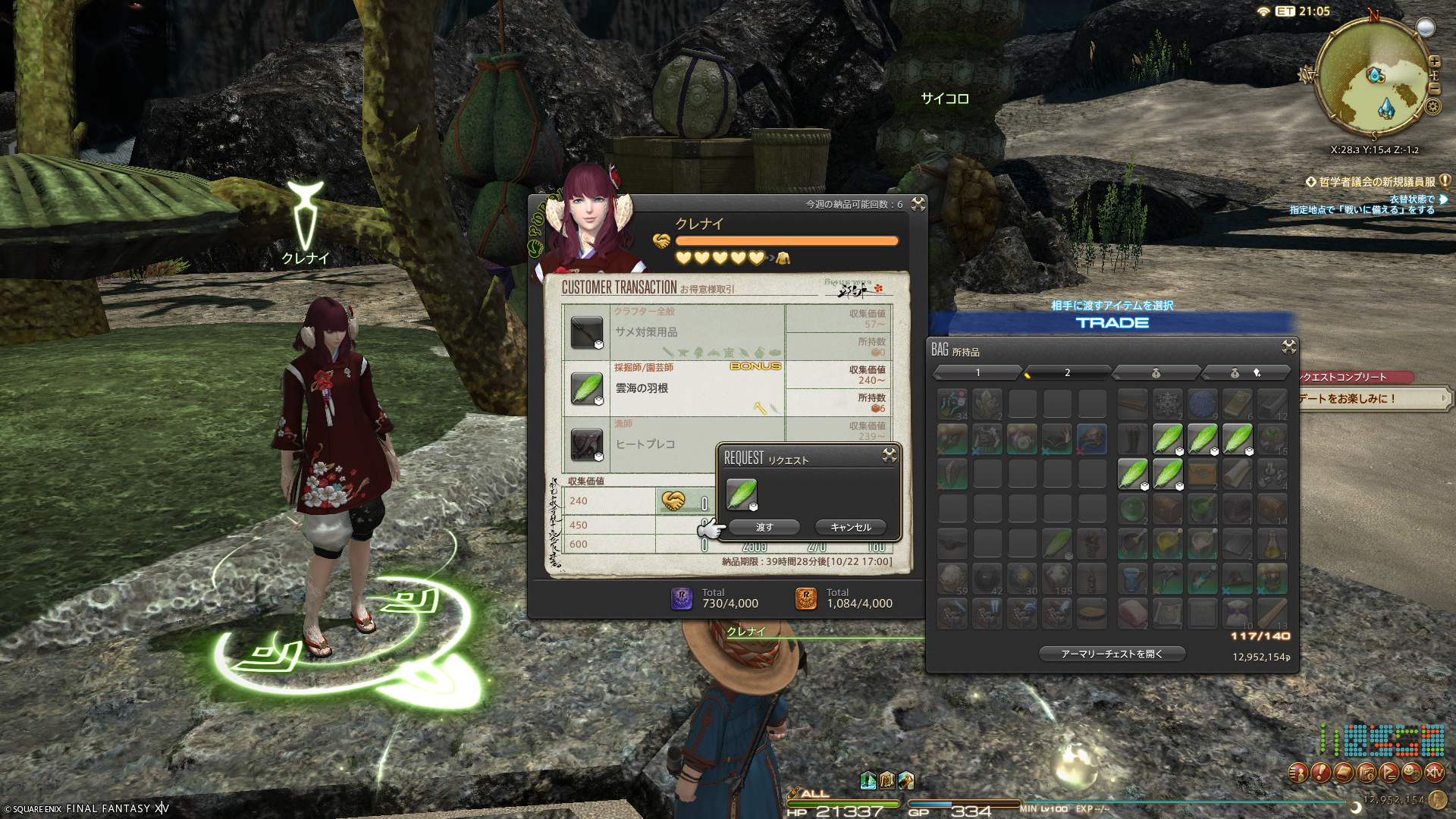Cancel the request with キャンセル

click(x=850, y=527)
